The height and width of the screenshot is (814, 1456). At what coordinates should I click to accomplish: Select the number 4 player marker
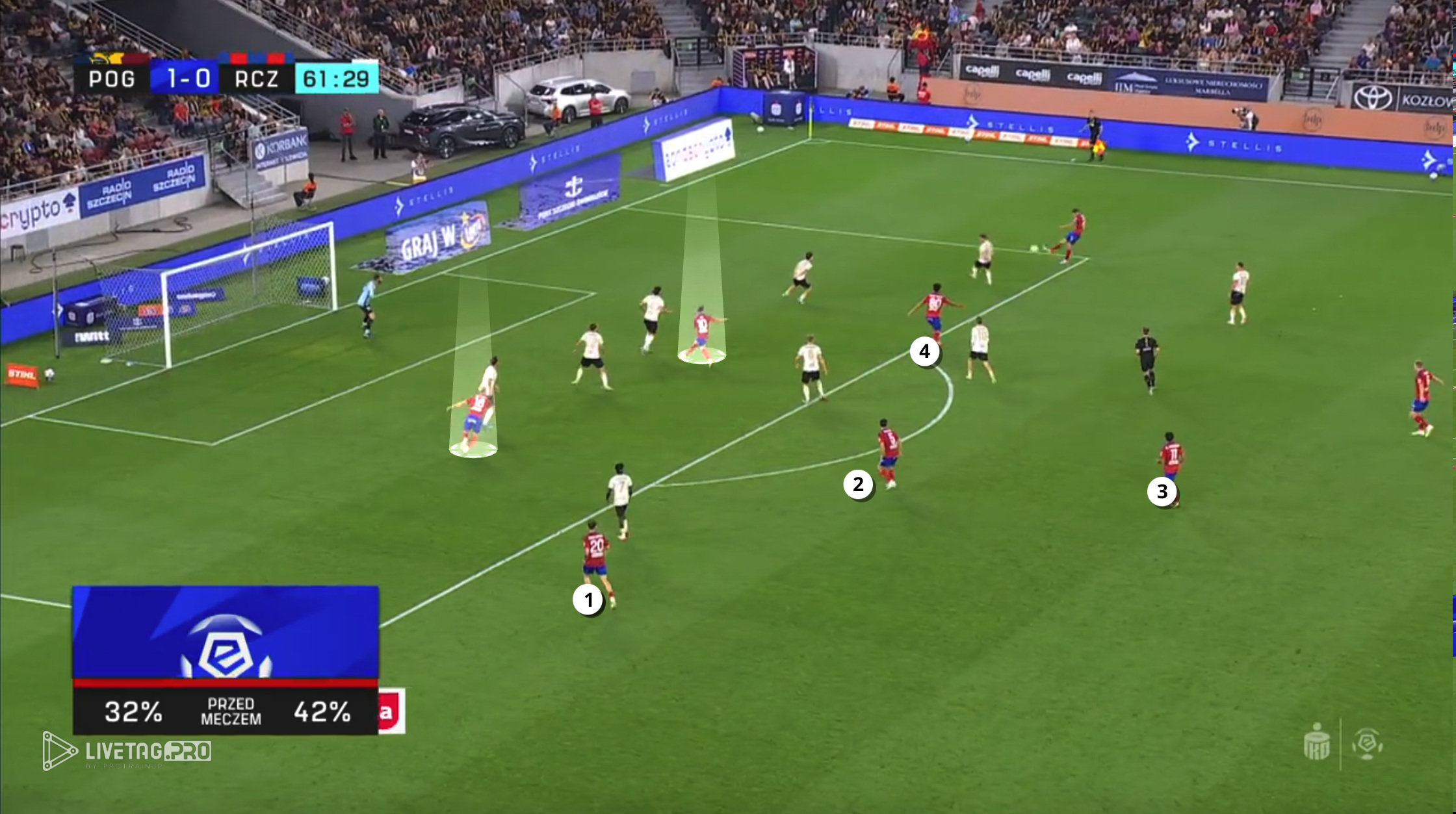click(924, 351)
